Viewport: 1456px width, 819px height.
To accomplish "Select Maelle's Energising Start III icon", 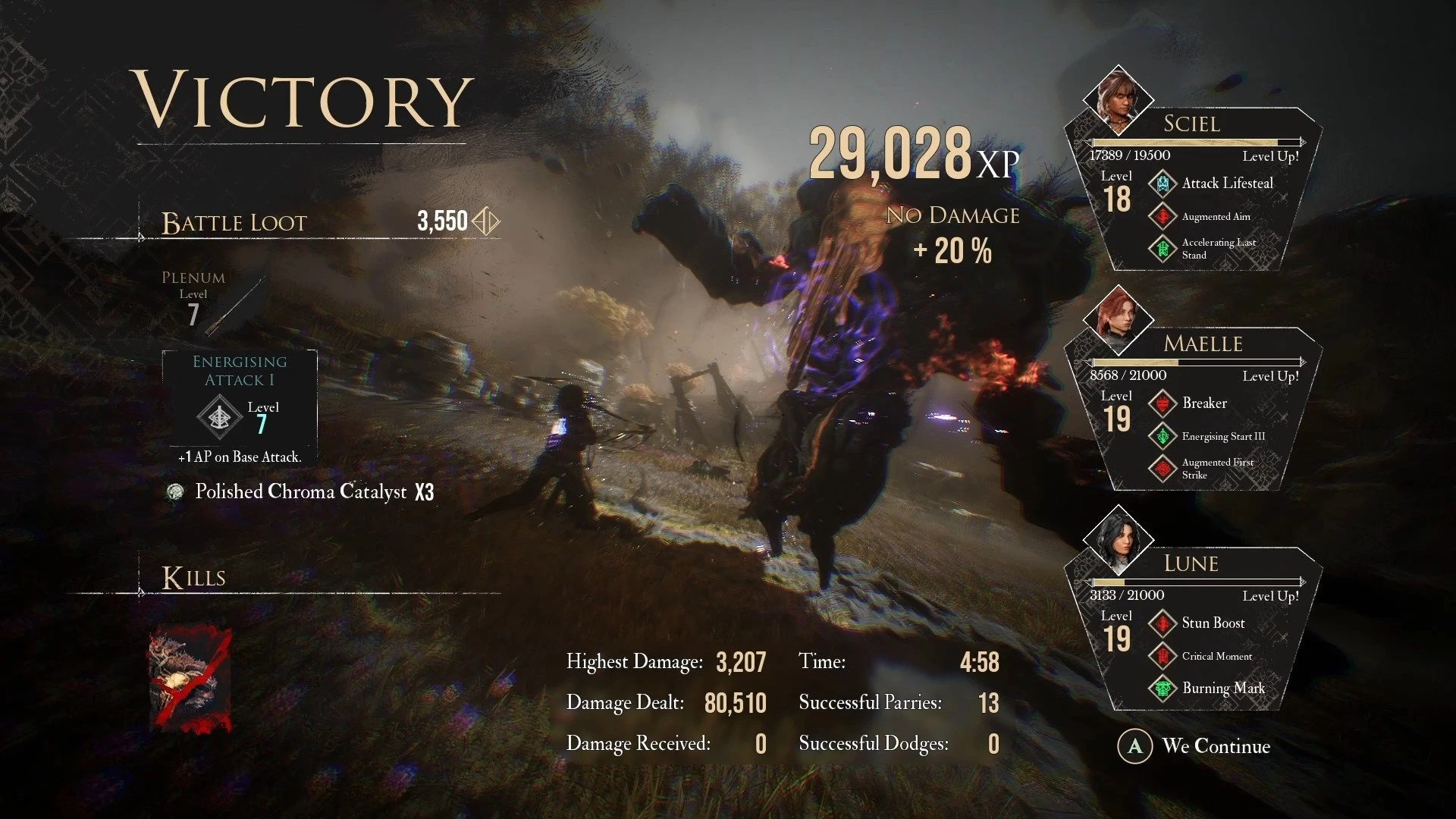I will coord(1163,436).
